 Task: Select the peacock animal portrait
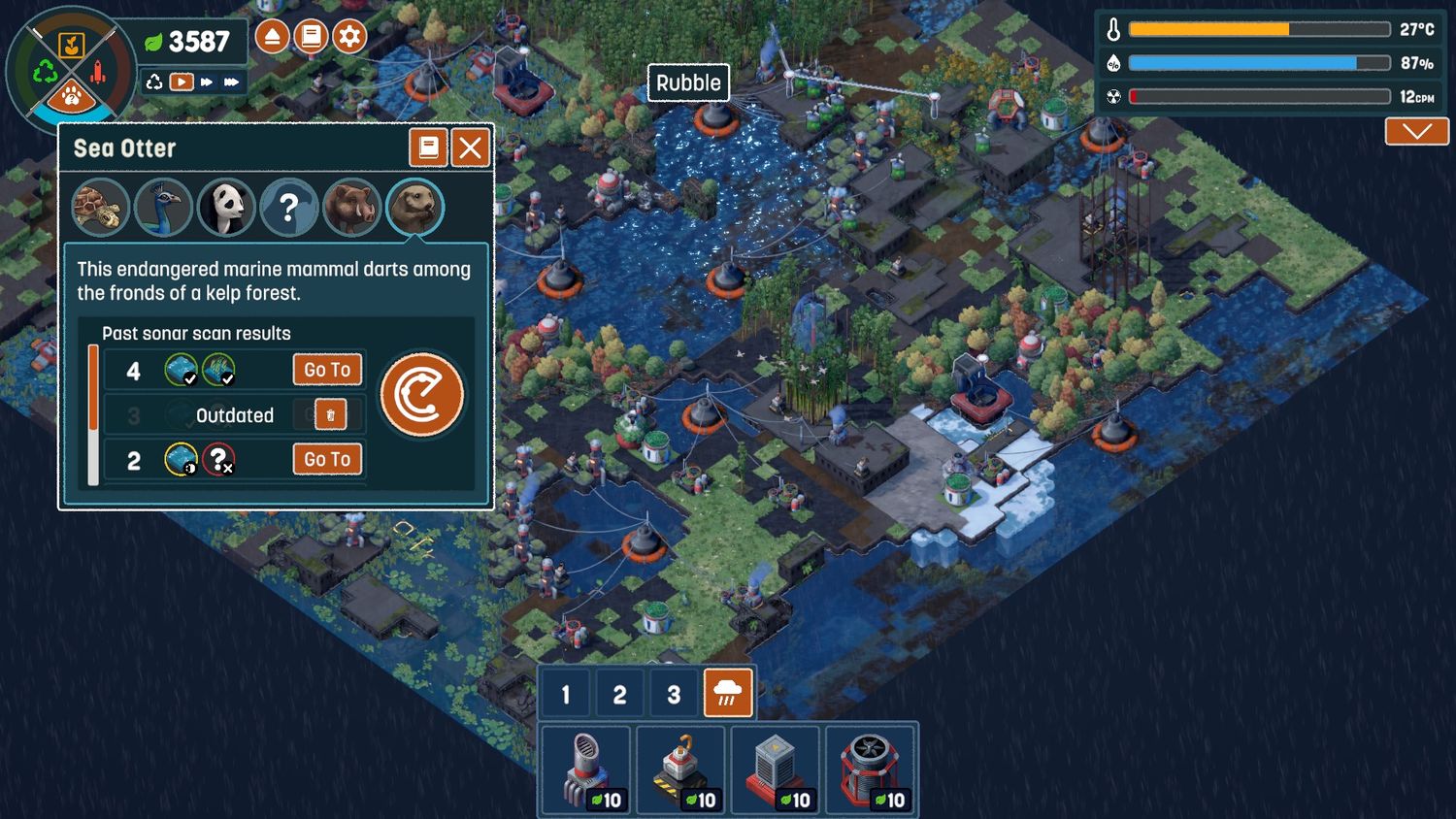coord(163,207)
